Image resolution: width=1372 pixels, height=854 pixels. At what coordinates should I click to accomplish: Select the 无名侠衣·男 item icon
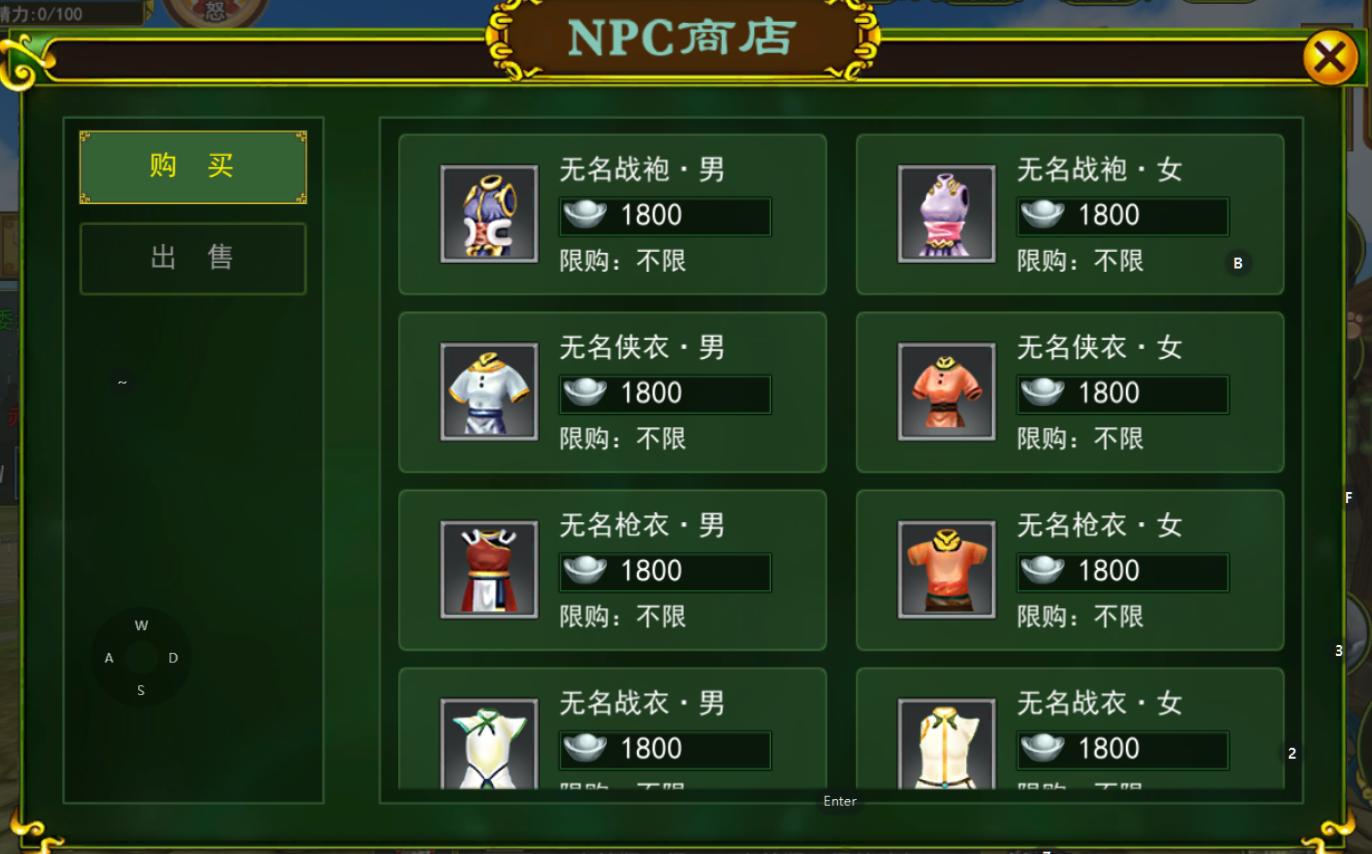click(489, 391)
